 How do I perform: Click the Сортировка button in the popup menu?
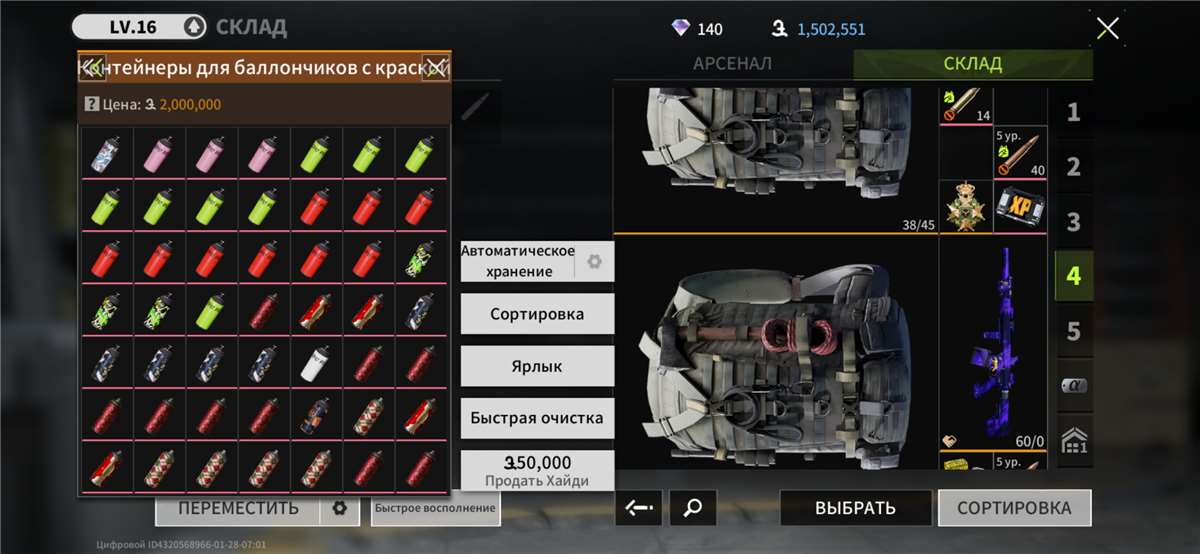point(537,314)
